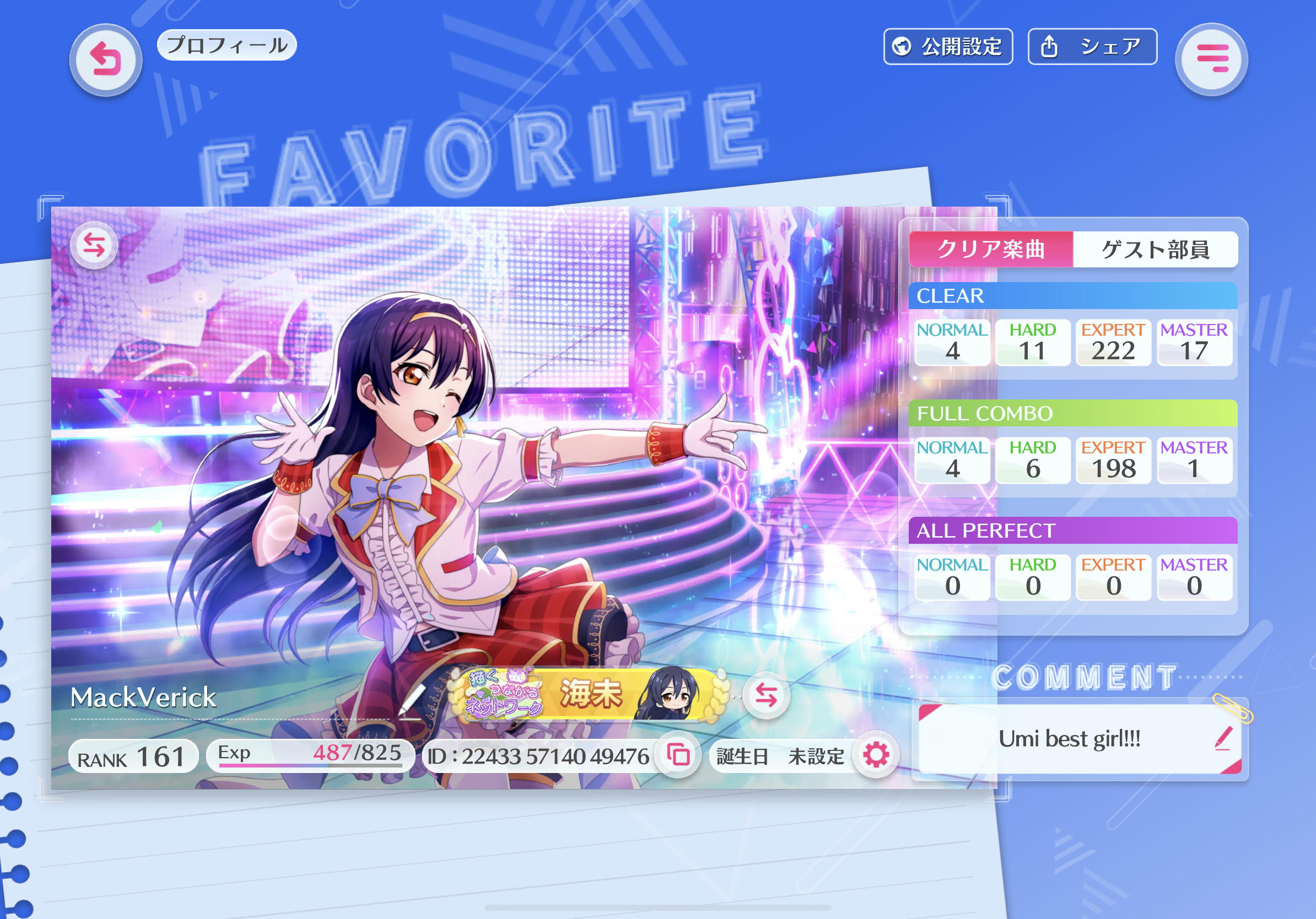Go back using the pink return arrow
This screenshot has width=1316, height=919.
[106, 60]
